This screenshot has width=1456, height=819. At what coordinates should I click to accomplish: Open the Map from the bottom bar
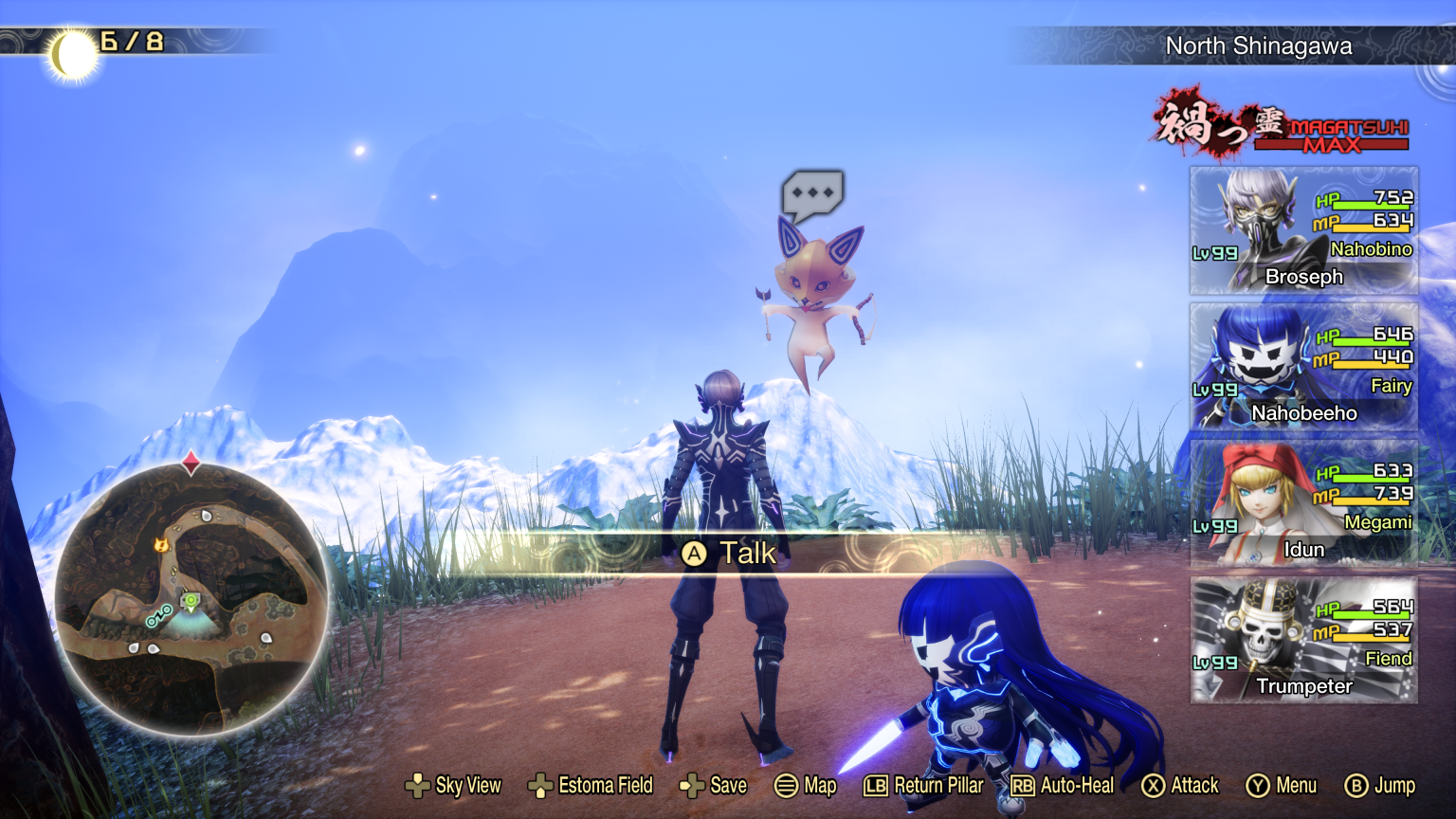click(x=806, y=786)
